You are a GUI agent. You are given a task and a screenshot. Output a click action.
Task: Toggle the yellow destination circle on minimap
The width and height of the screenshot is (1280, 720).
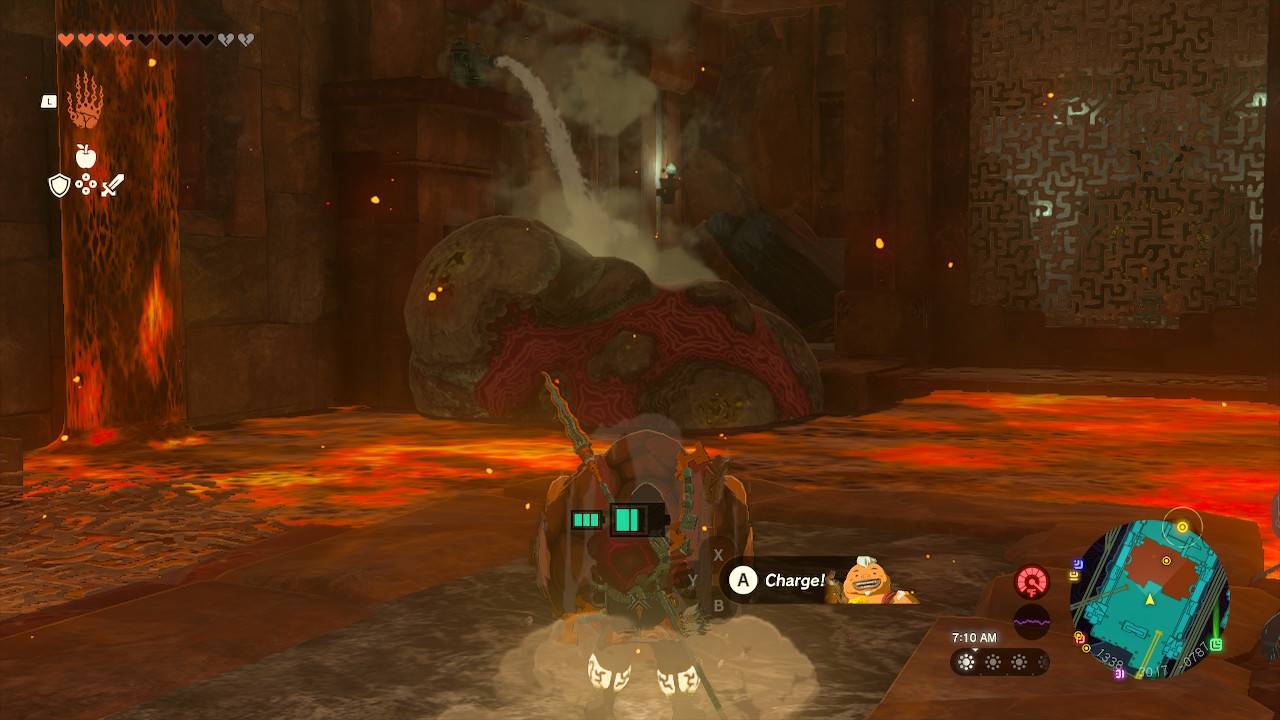click(x=1182, y=526)
